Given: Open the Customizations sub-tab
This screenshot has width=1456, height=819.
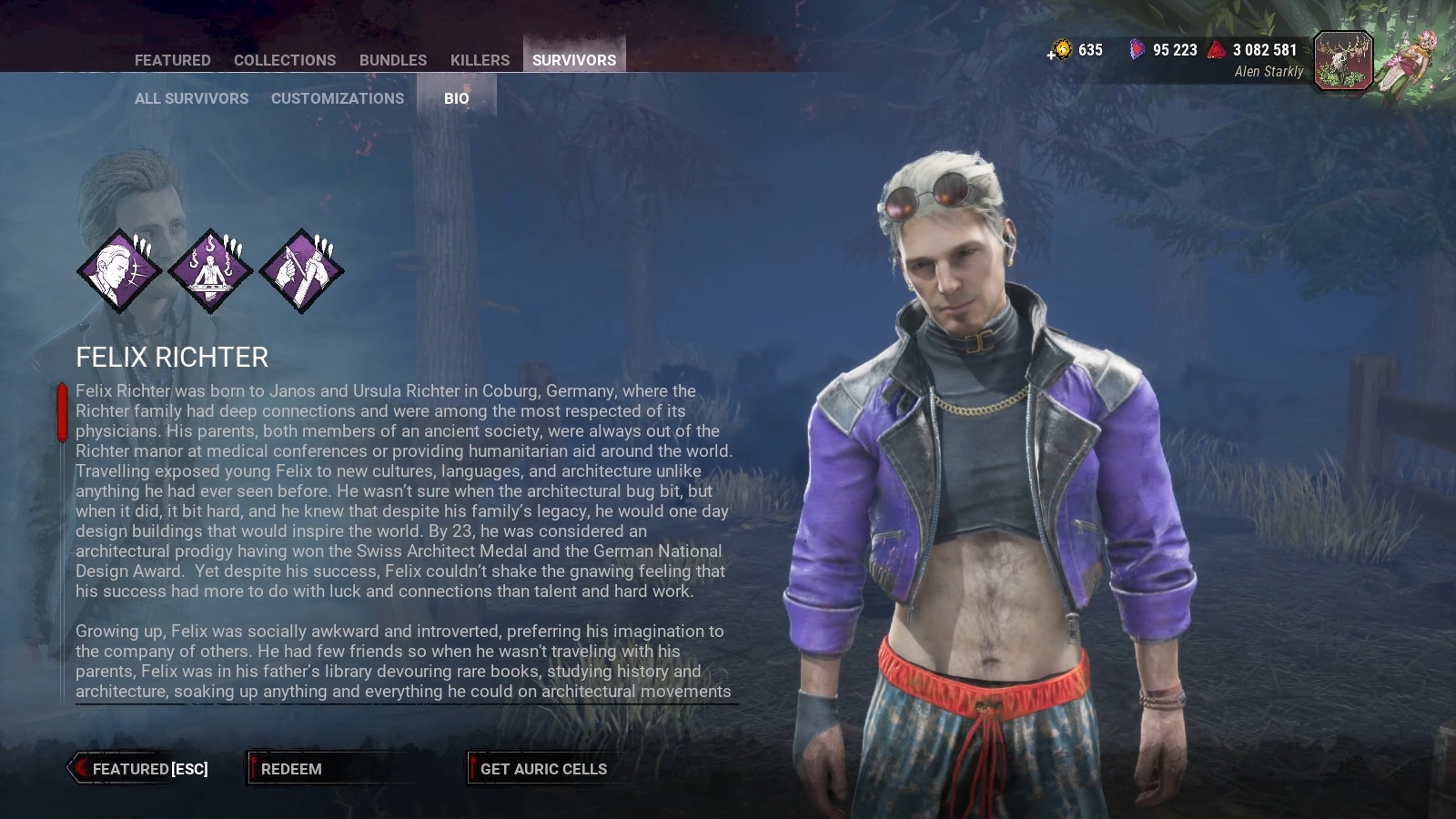Looking at the screenshot, I should [x=338, y=98].
